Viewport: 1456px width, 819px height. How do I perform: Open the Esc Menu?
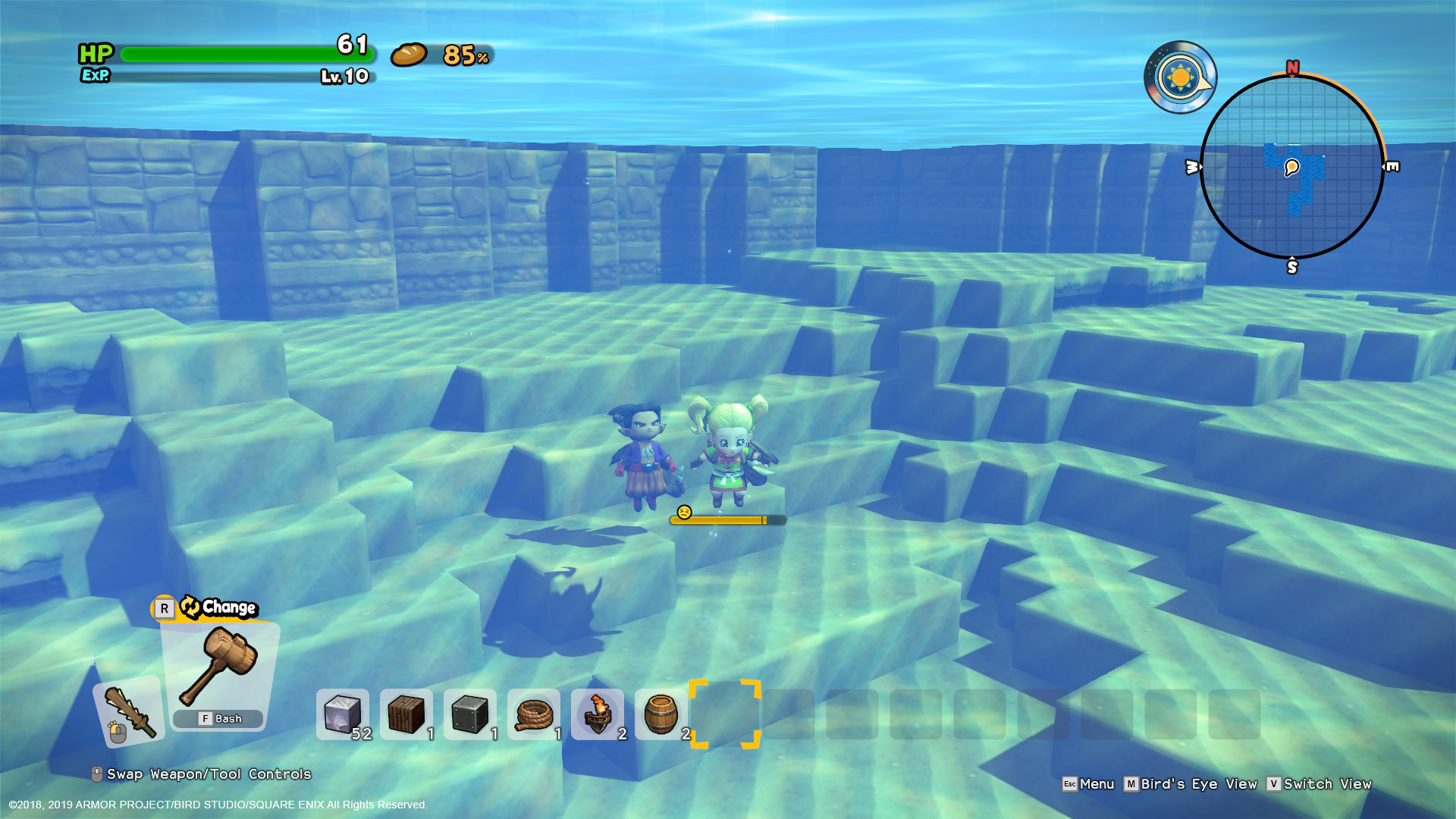pyautogui.click(x=1092, y=783)
